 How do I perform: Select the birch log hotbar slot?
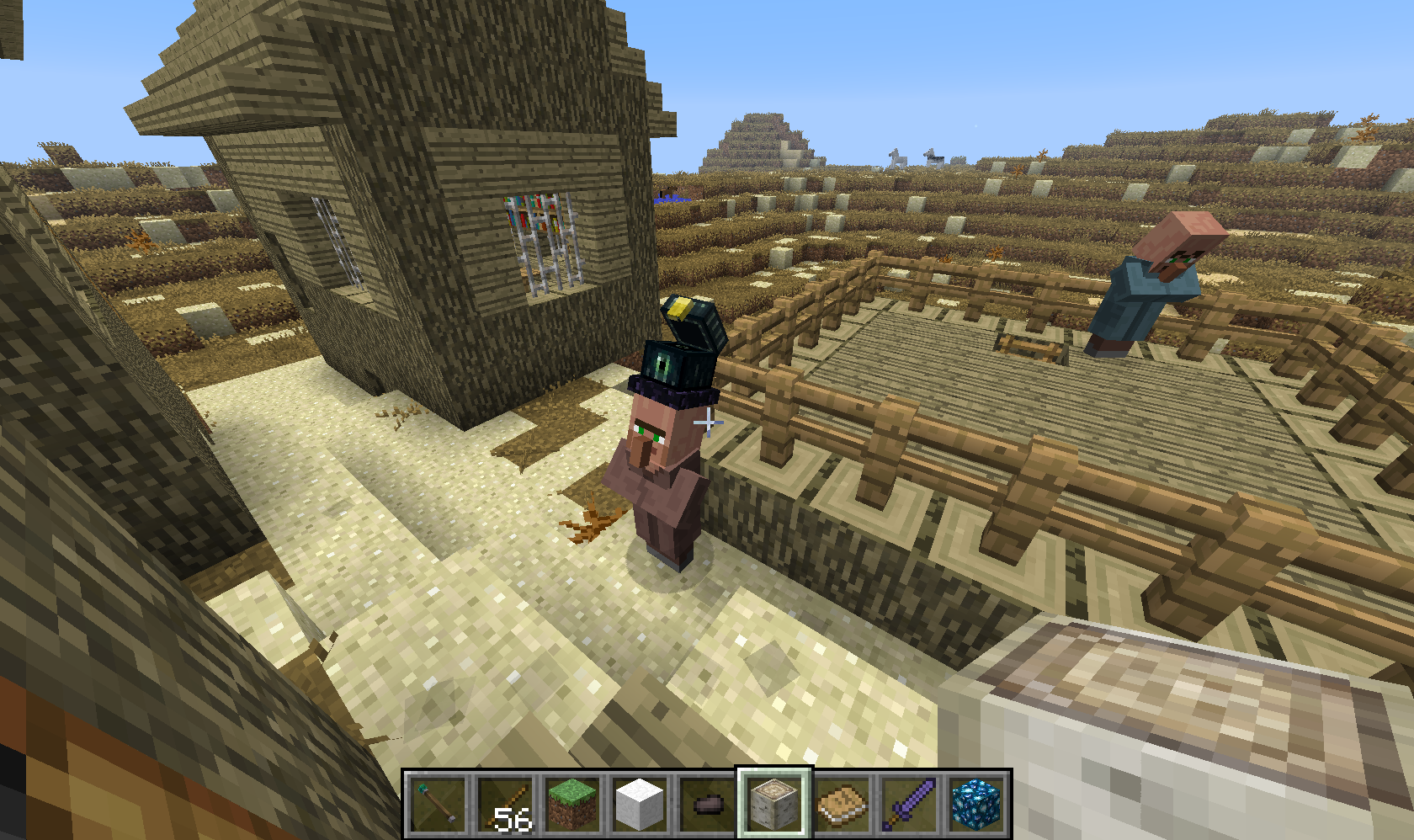[774, 803]
